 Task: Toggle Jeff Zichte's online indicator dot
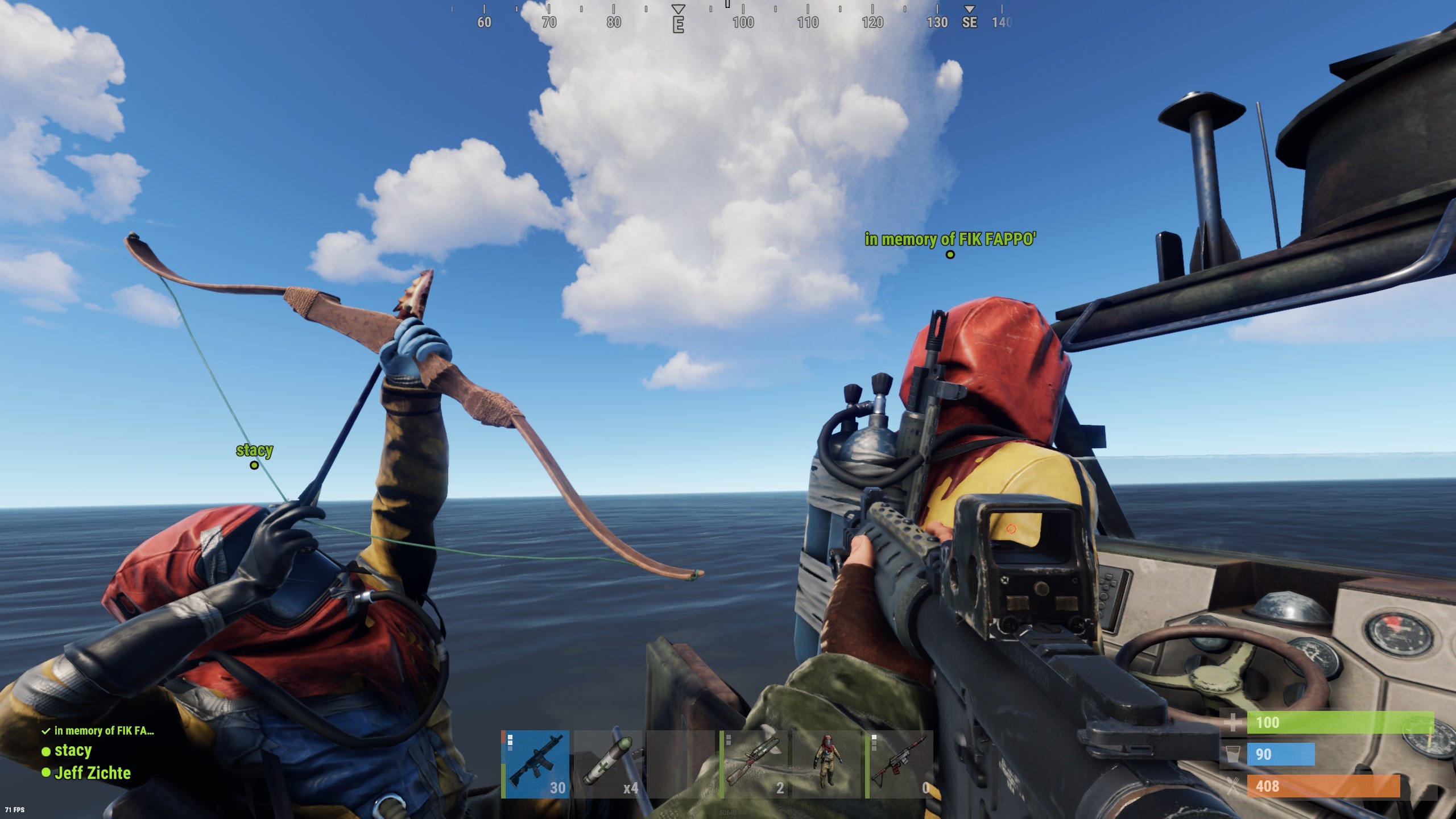point(45,773)
